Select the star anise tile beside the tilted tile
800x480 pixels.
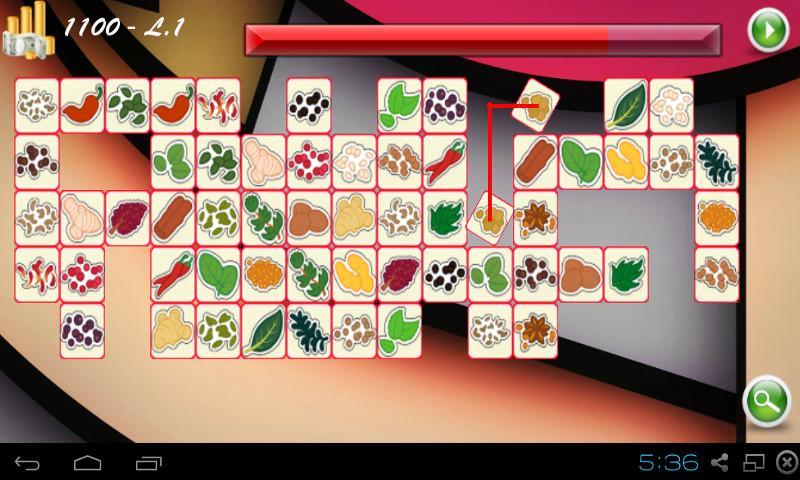(536, 215)
